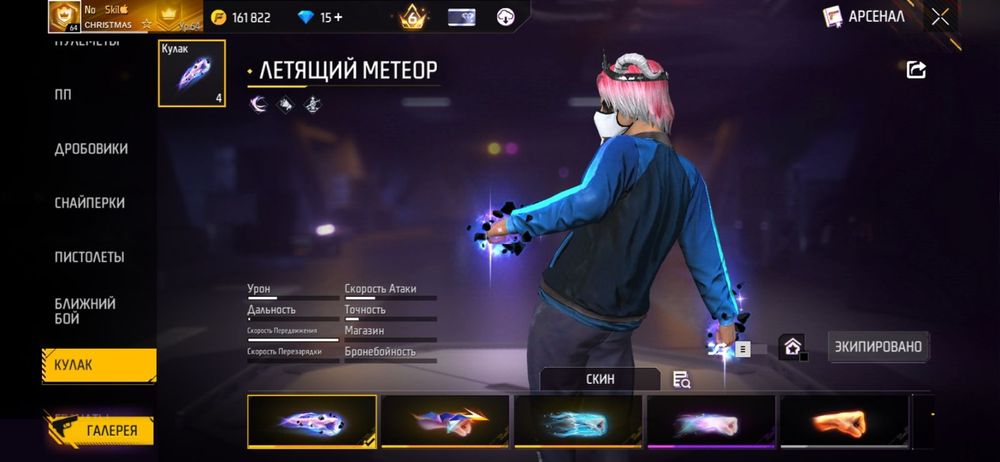Tap the share arrow icon

pyautogui.click(x=916, y=69)
